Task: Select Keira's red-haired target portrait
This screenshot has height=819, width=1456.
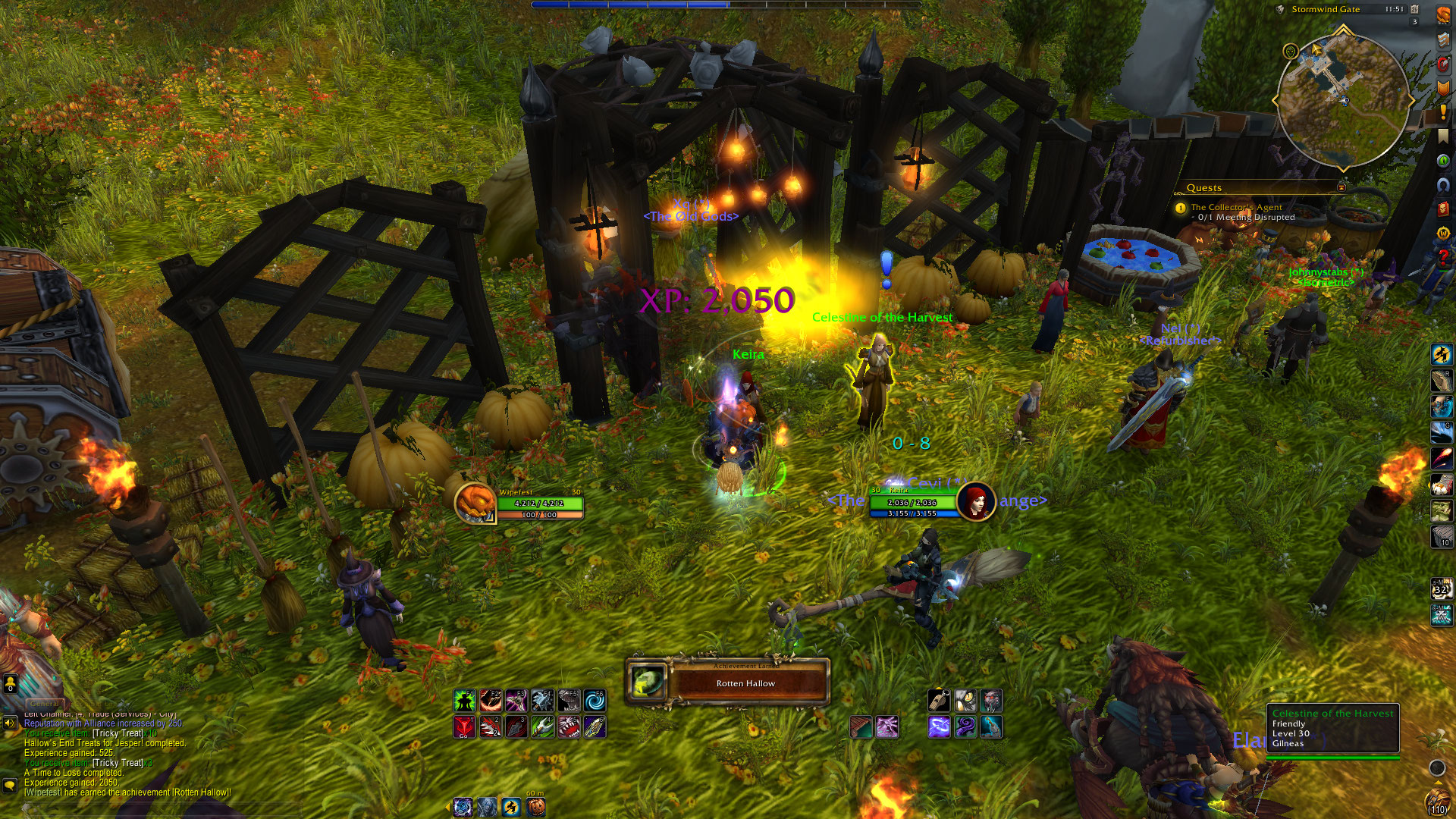Action: point(976,500)
